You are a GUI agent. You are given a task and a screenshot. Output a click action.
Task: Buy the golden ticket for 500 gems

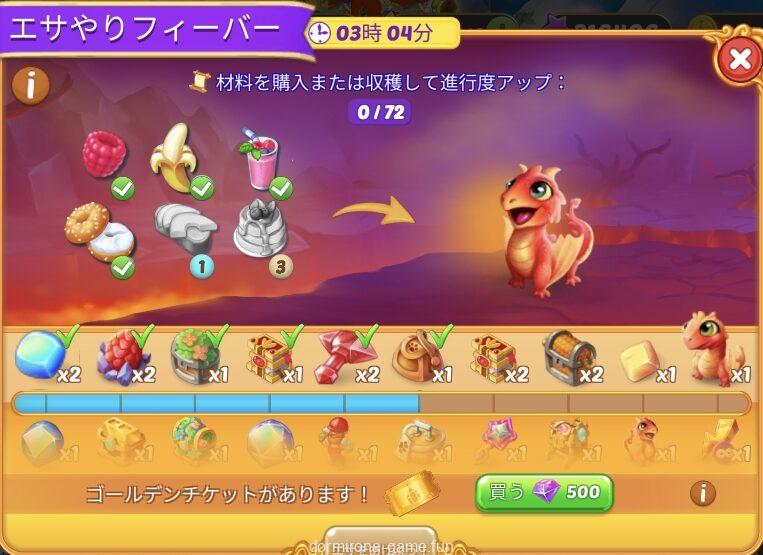click(x=544, y=492)
